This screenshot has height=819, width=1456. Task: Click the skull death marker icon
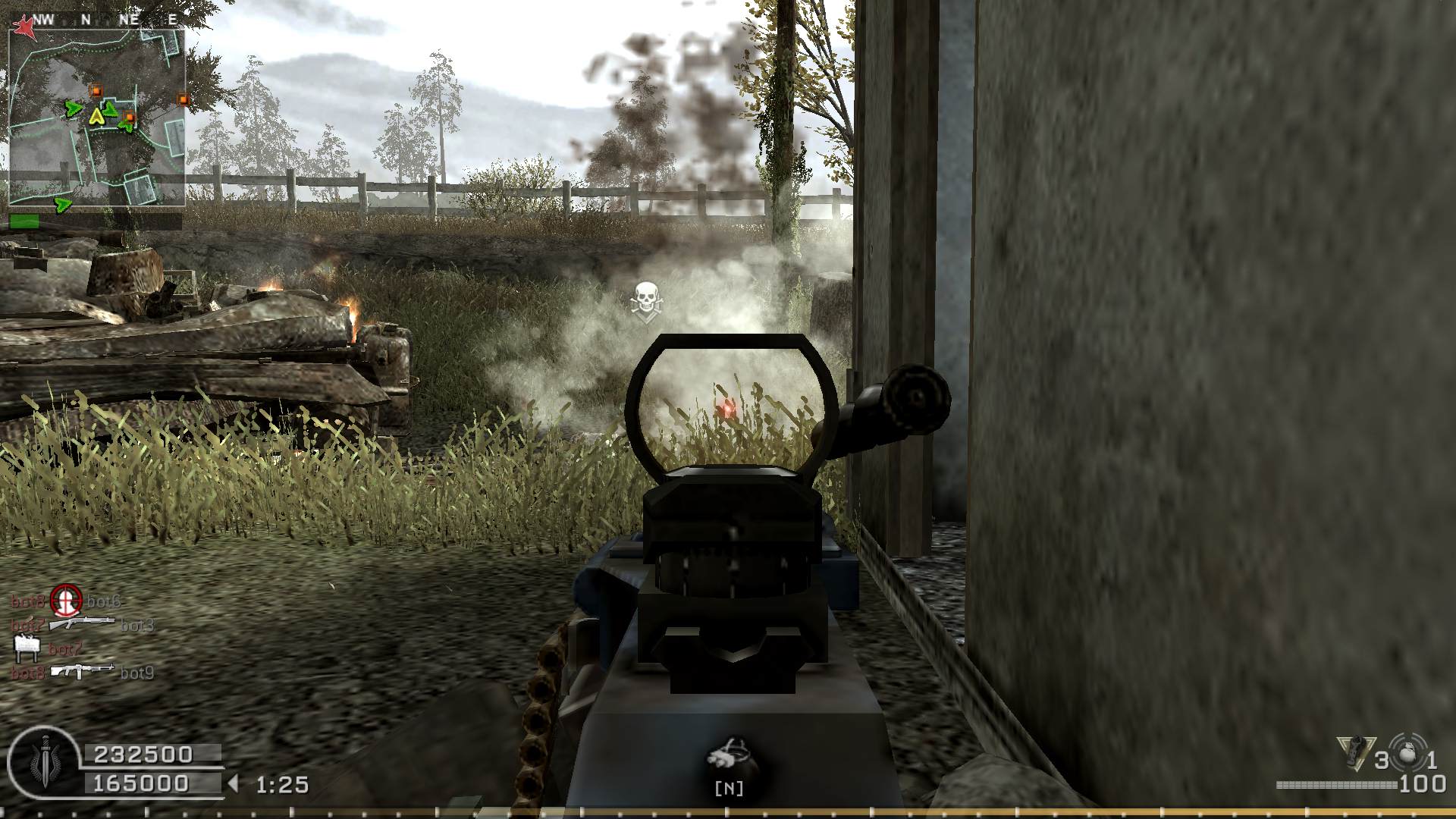click(x=645, y=299)
